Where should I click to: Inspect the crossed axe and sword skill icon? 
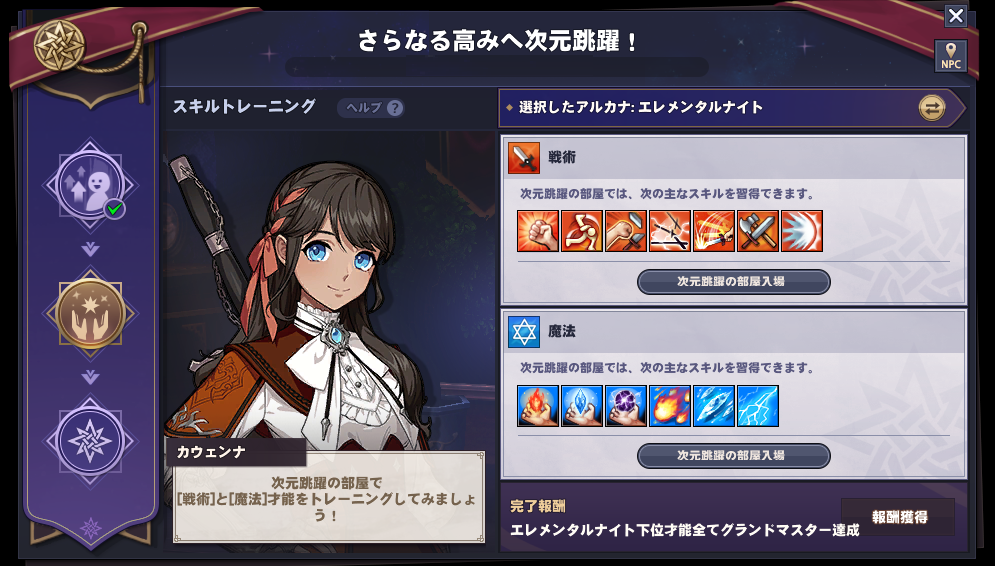[758, 231]
